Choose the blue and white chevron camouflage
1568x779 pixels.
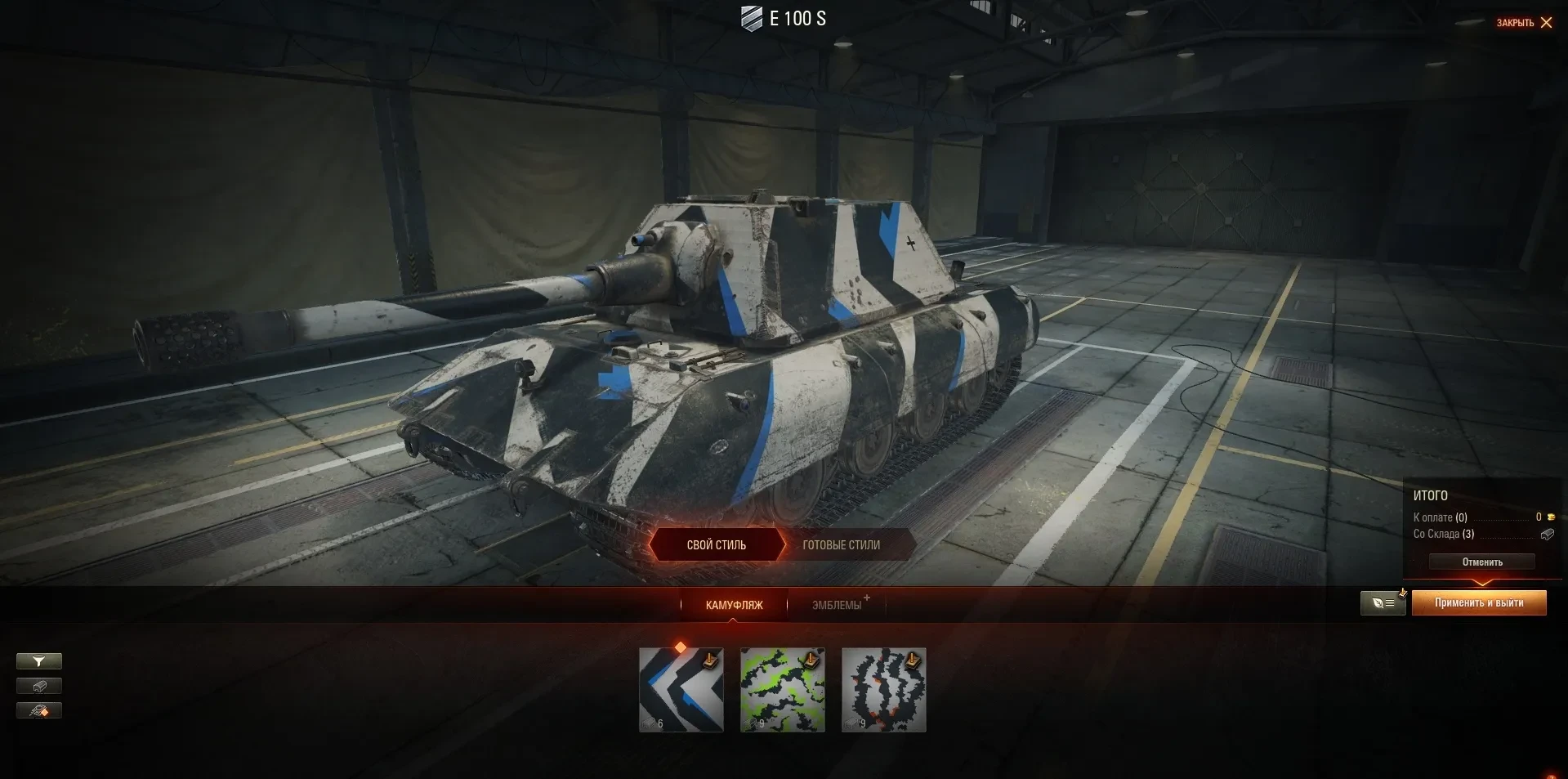(x=681, y=690)
